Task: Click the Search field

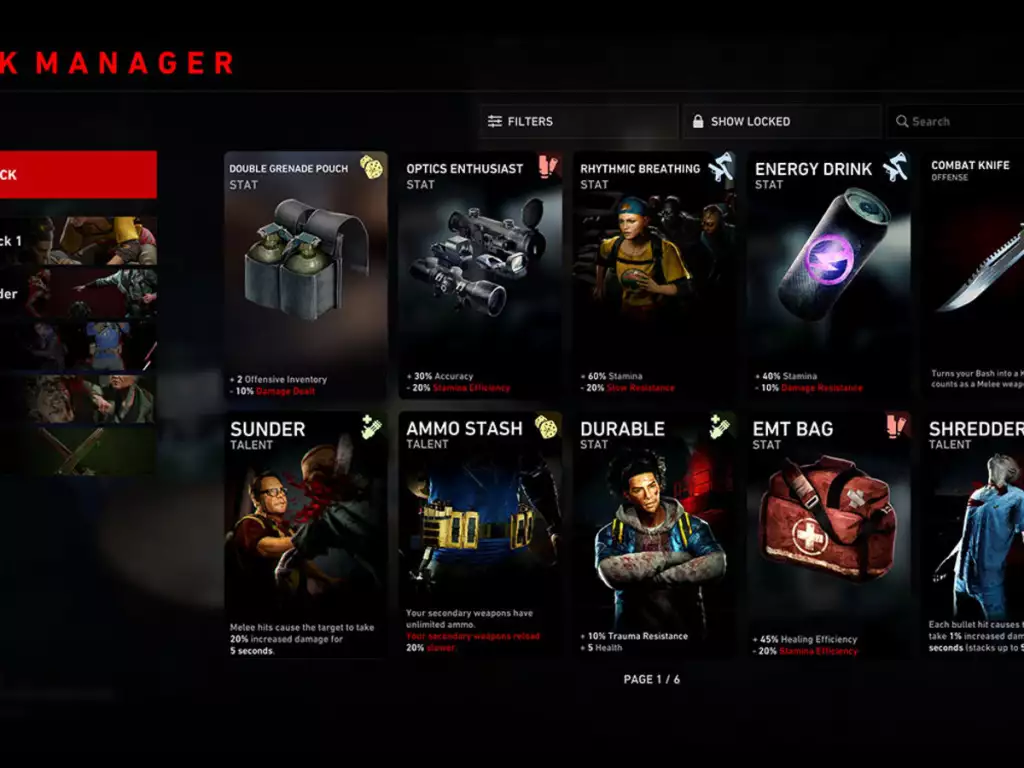Action: (x=955, y=122)
